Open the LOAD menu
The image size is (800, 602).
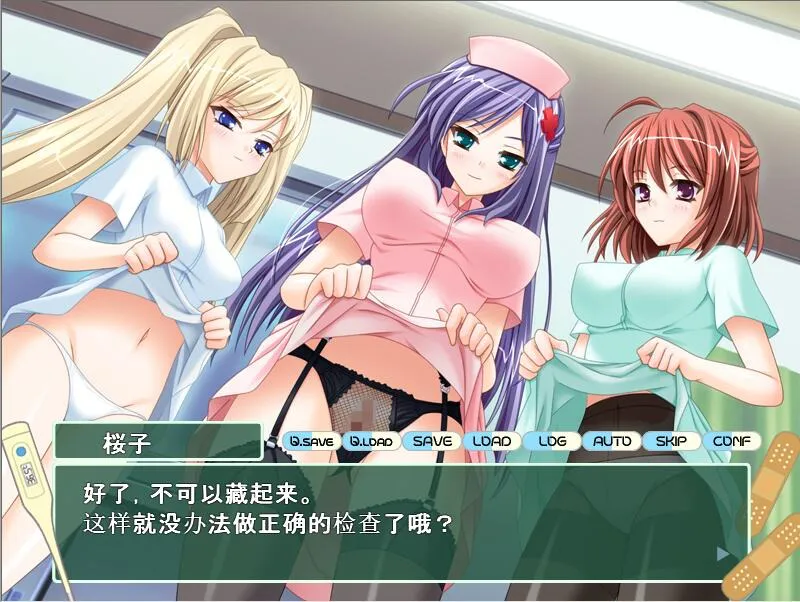tap(492, 441)
